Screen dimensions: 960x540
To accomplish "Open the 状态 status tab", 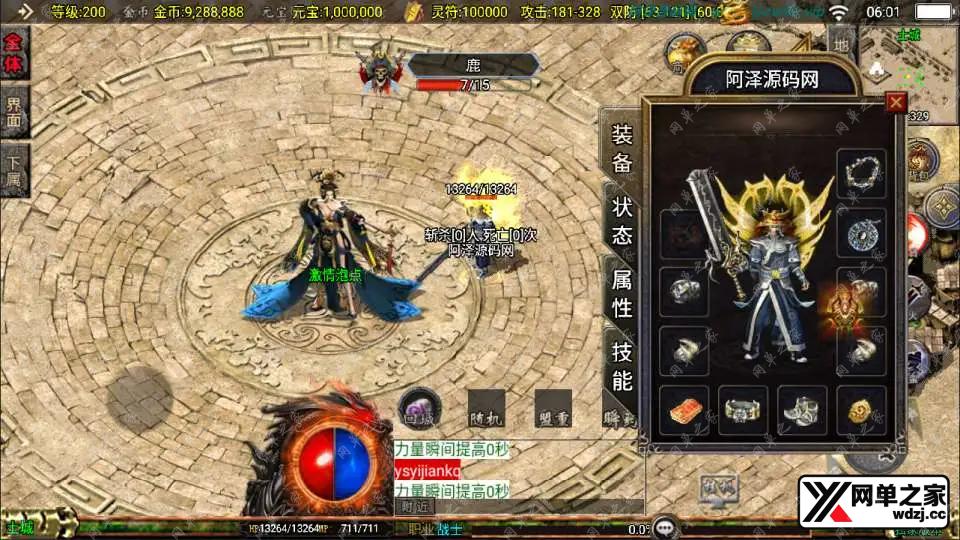I will coord(622,221).
